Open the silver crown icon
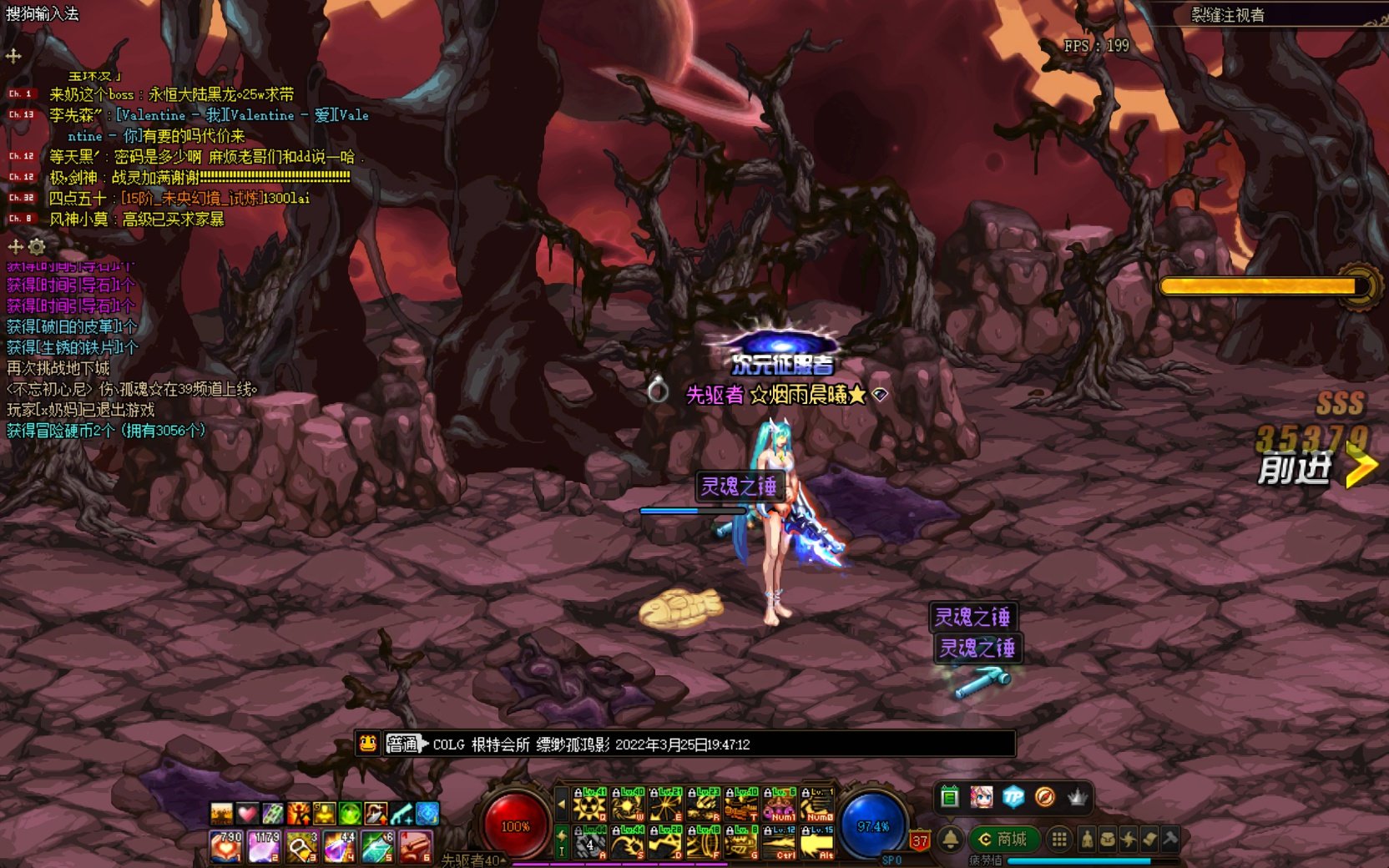 tap(1078, 797)
